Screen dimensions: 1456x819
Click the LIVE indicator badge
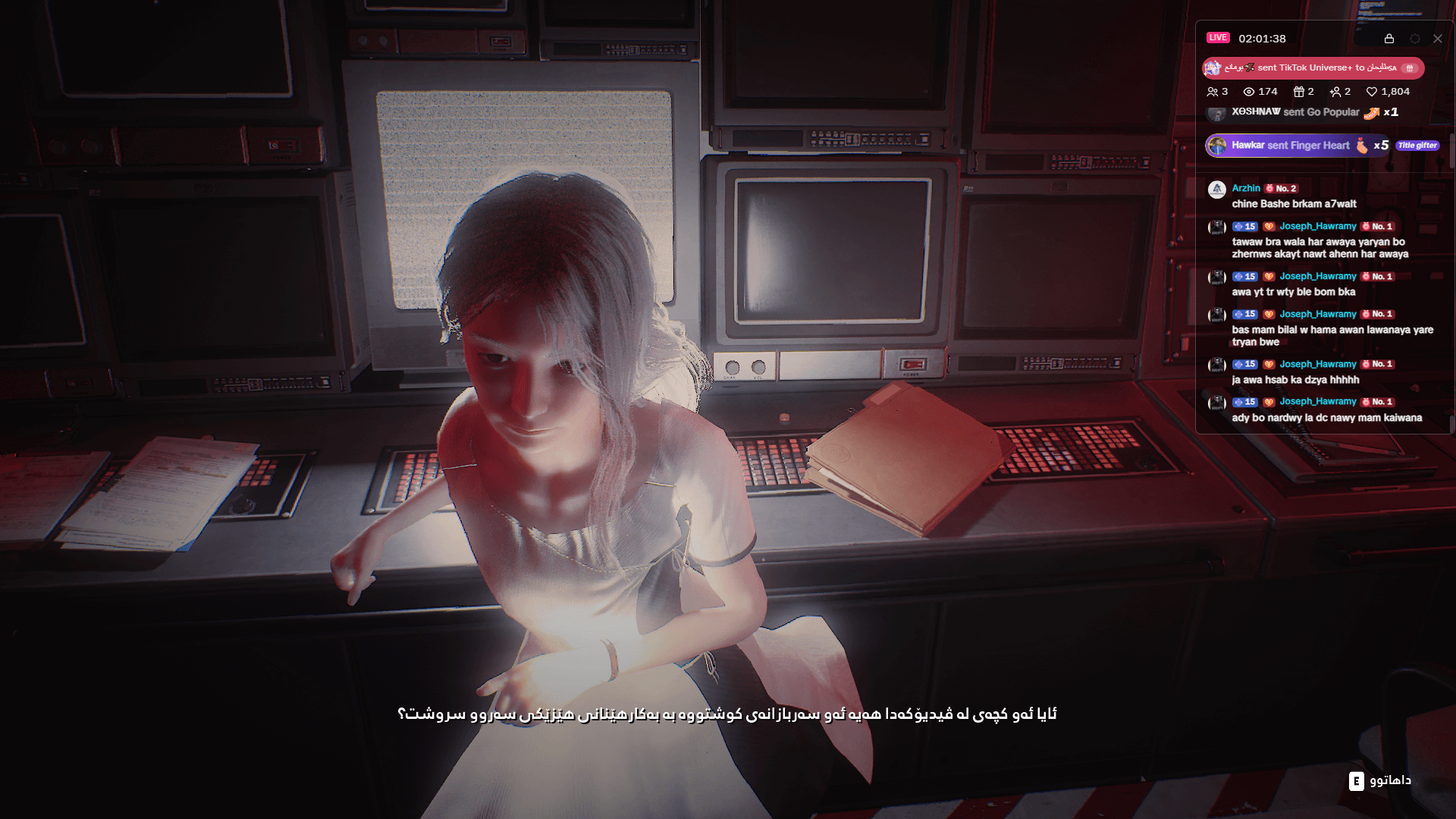[x=1218, y=37]
